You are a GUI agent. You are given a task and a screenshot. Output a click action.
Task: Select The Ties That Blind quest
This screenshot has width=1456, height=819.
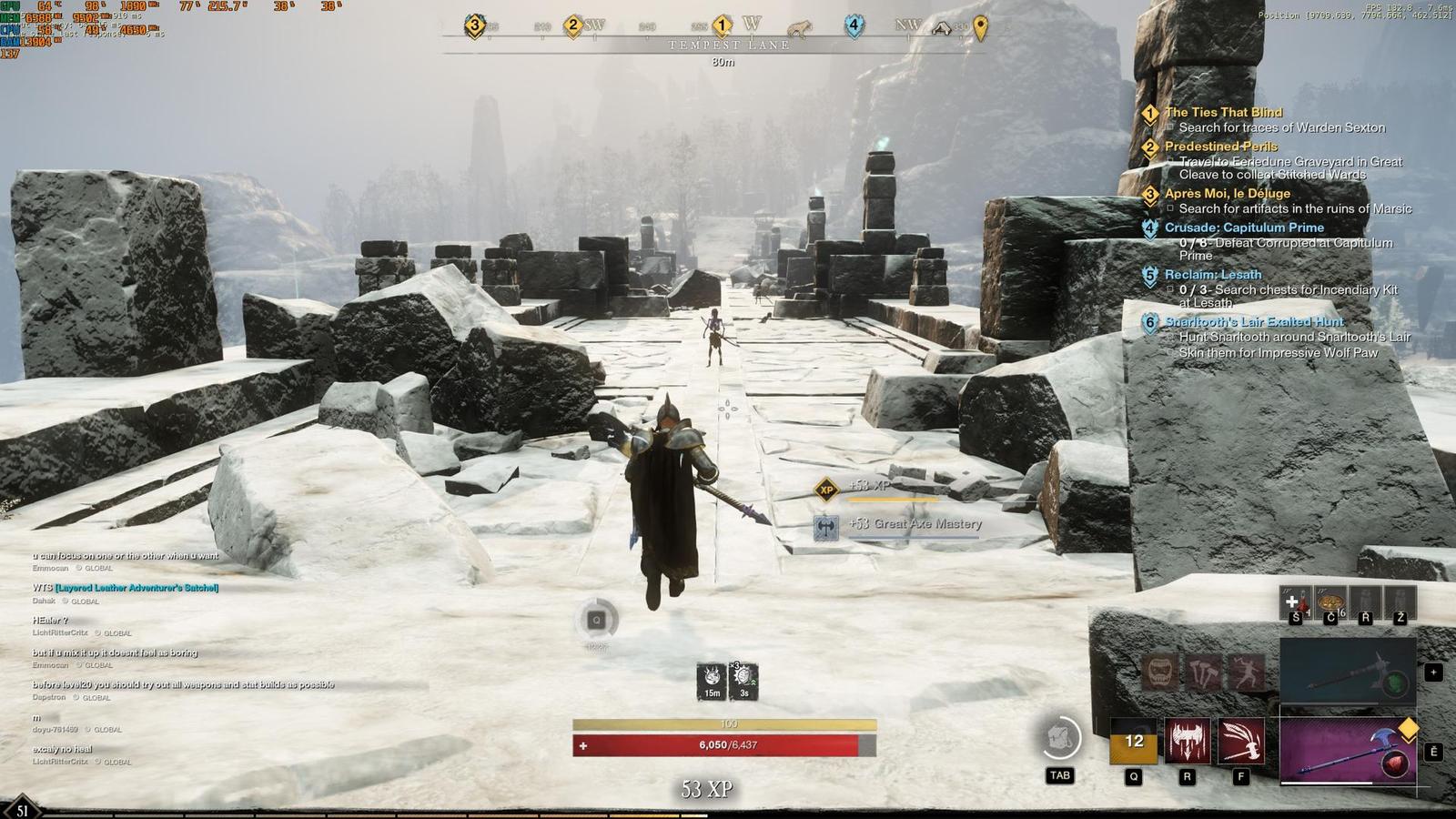(x=1223, y=113)
